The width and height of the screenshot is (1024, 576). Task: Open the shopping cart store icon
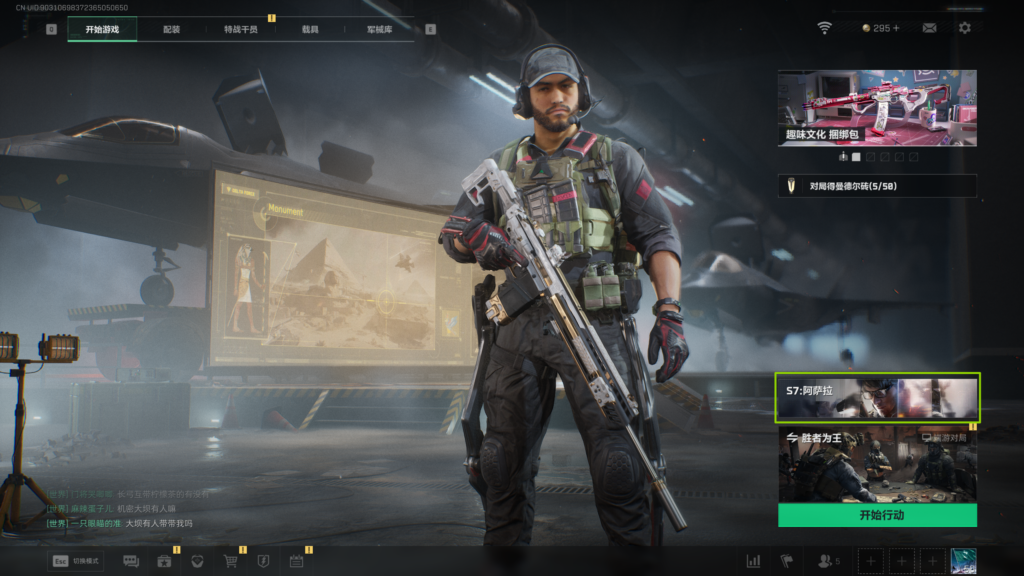point(231,562)
